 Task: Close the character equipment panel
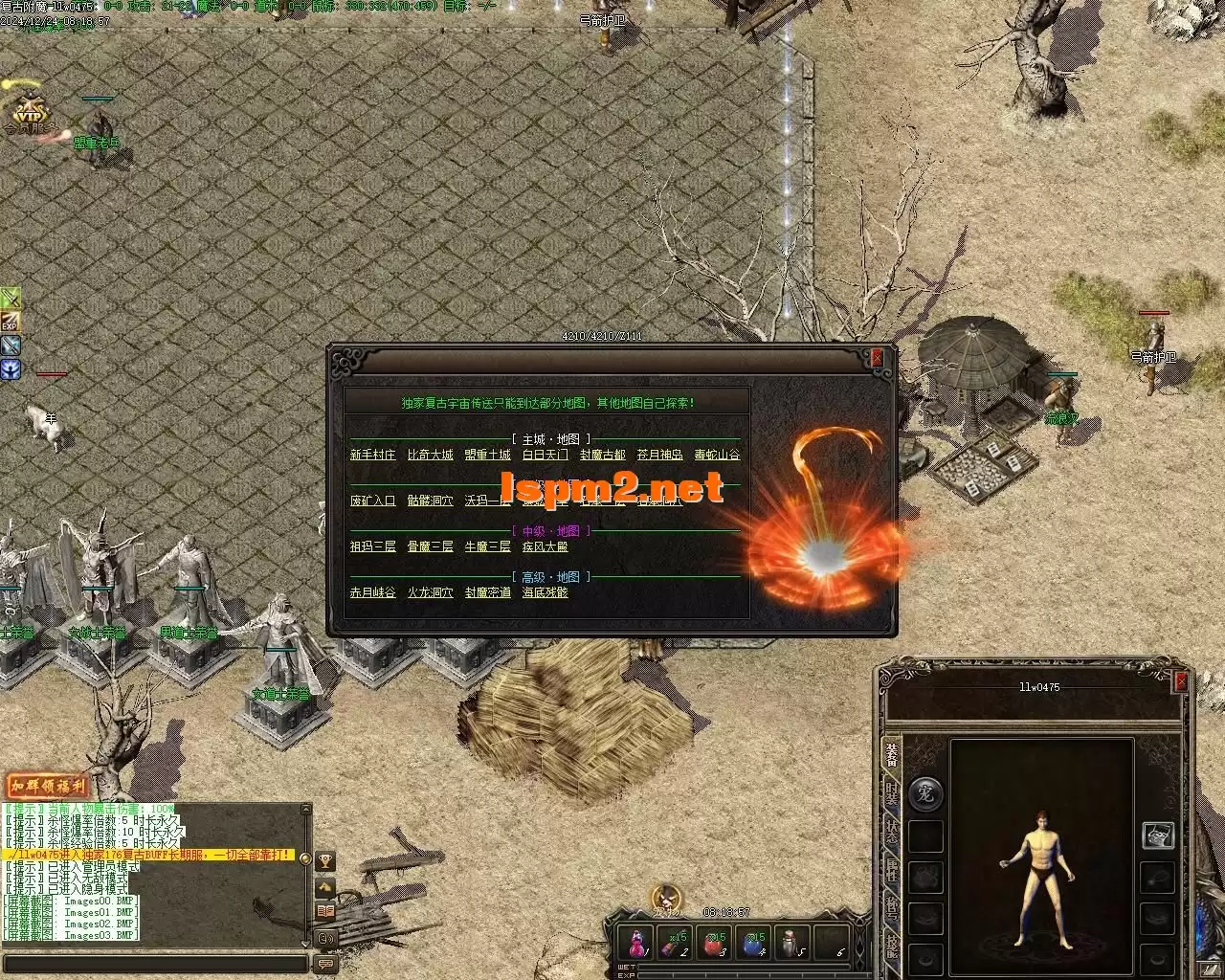(1181, 680)
